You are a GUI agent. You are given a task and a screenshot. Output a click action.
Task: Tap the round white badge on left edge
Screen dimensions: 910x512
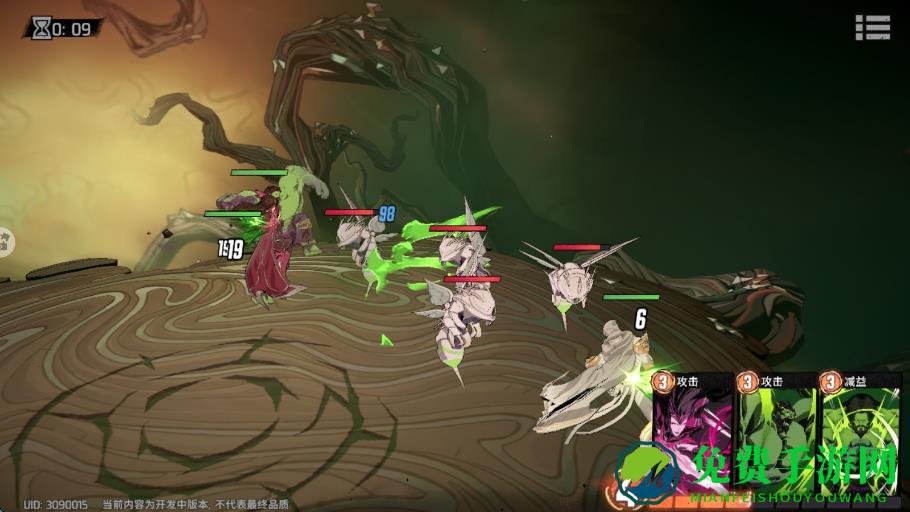pyautogui.click(x=4, y=240)
